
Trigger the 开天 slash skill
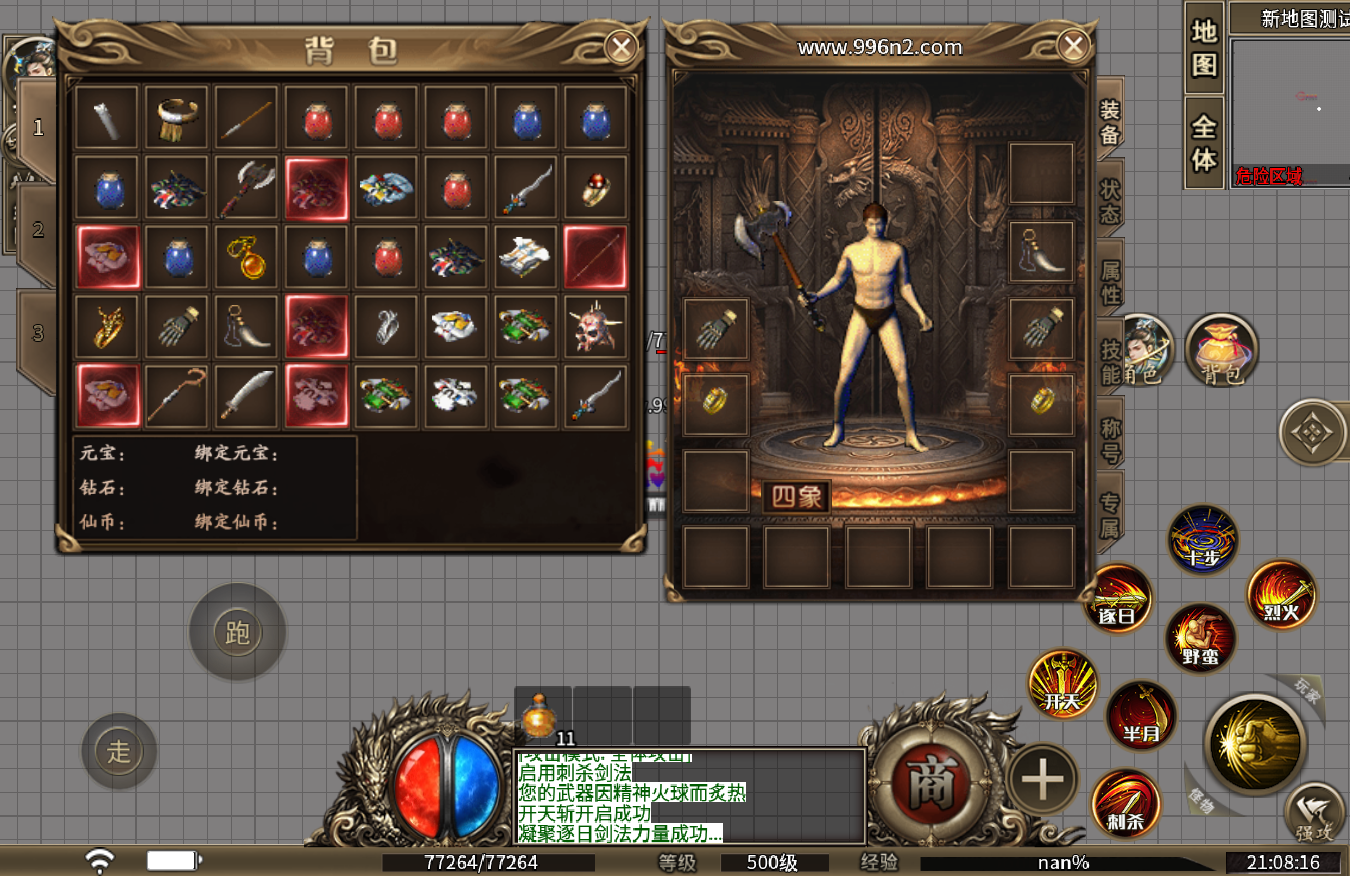coord(1063,685)
